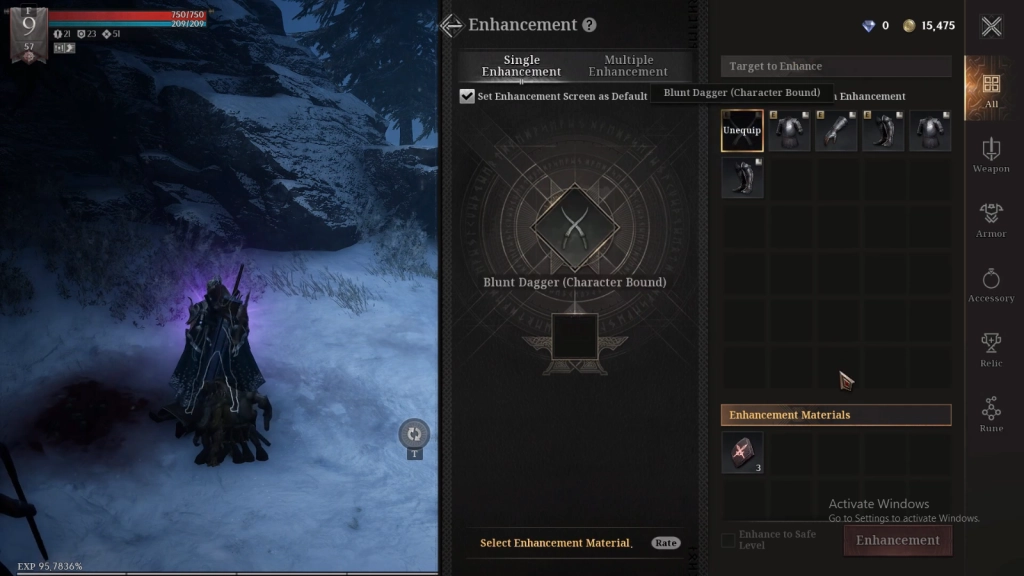This screenshot has height=576, width=1024.
Task: Pick the unequipped chest armor item
Action: 930,131
